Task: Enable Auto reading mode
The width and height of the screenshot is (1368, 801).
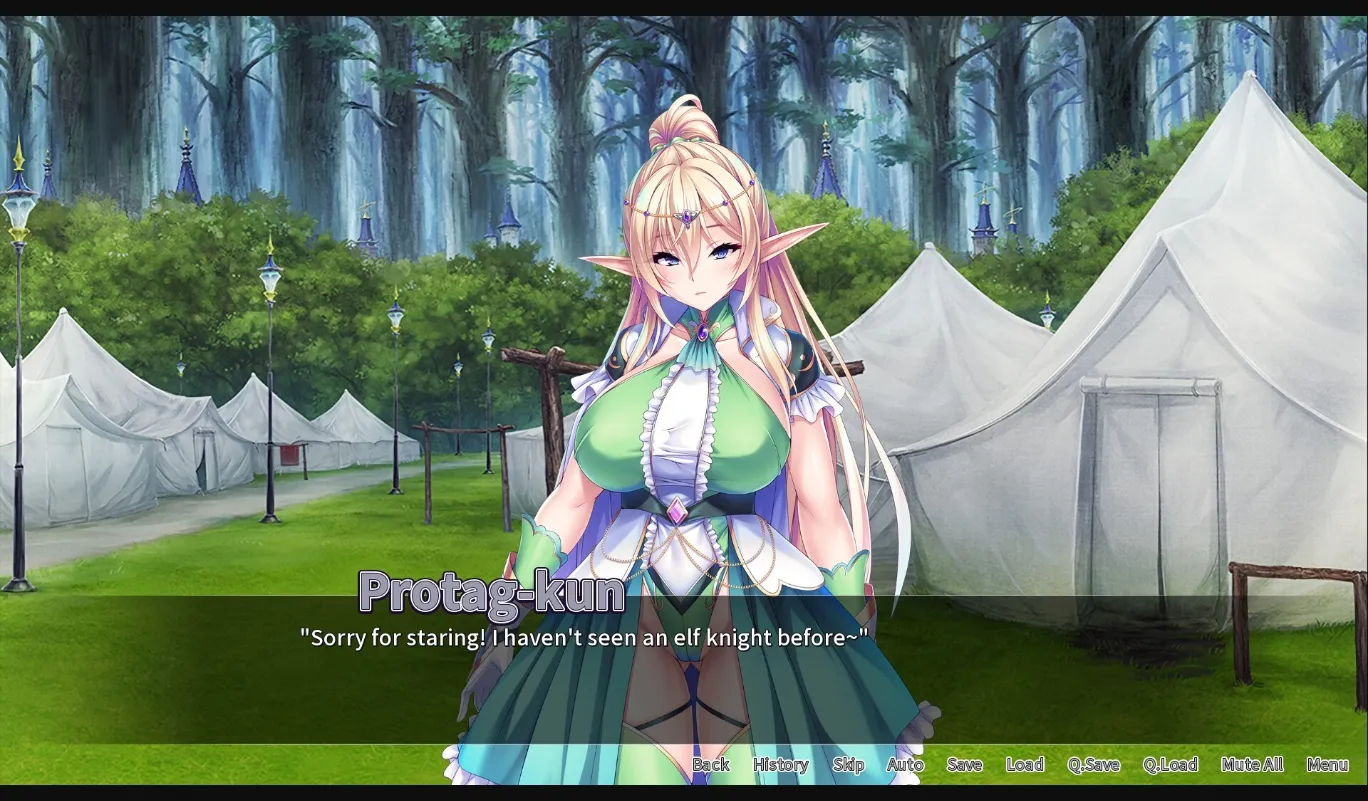Action: click(903, 764)
